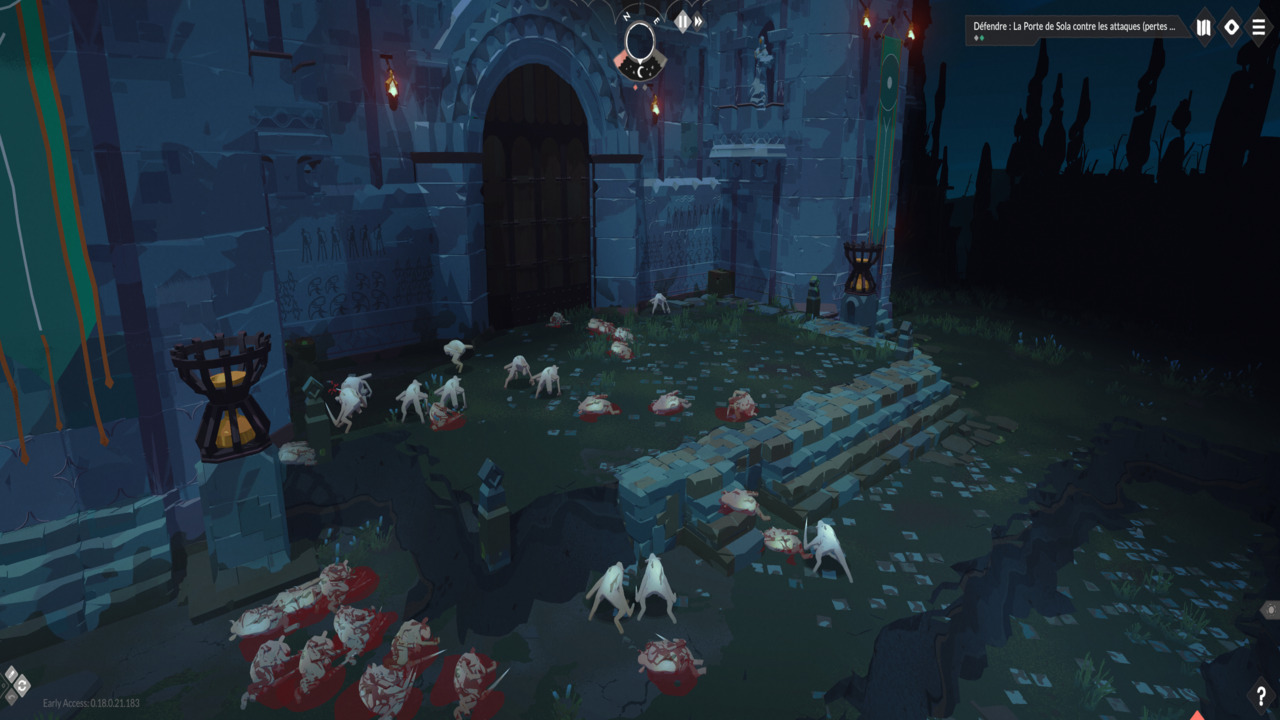Open the hamburger main menu
Image resolution: width=1280 pixels, height=720 pixels.
(x=1259, y=28)
